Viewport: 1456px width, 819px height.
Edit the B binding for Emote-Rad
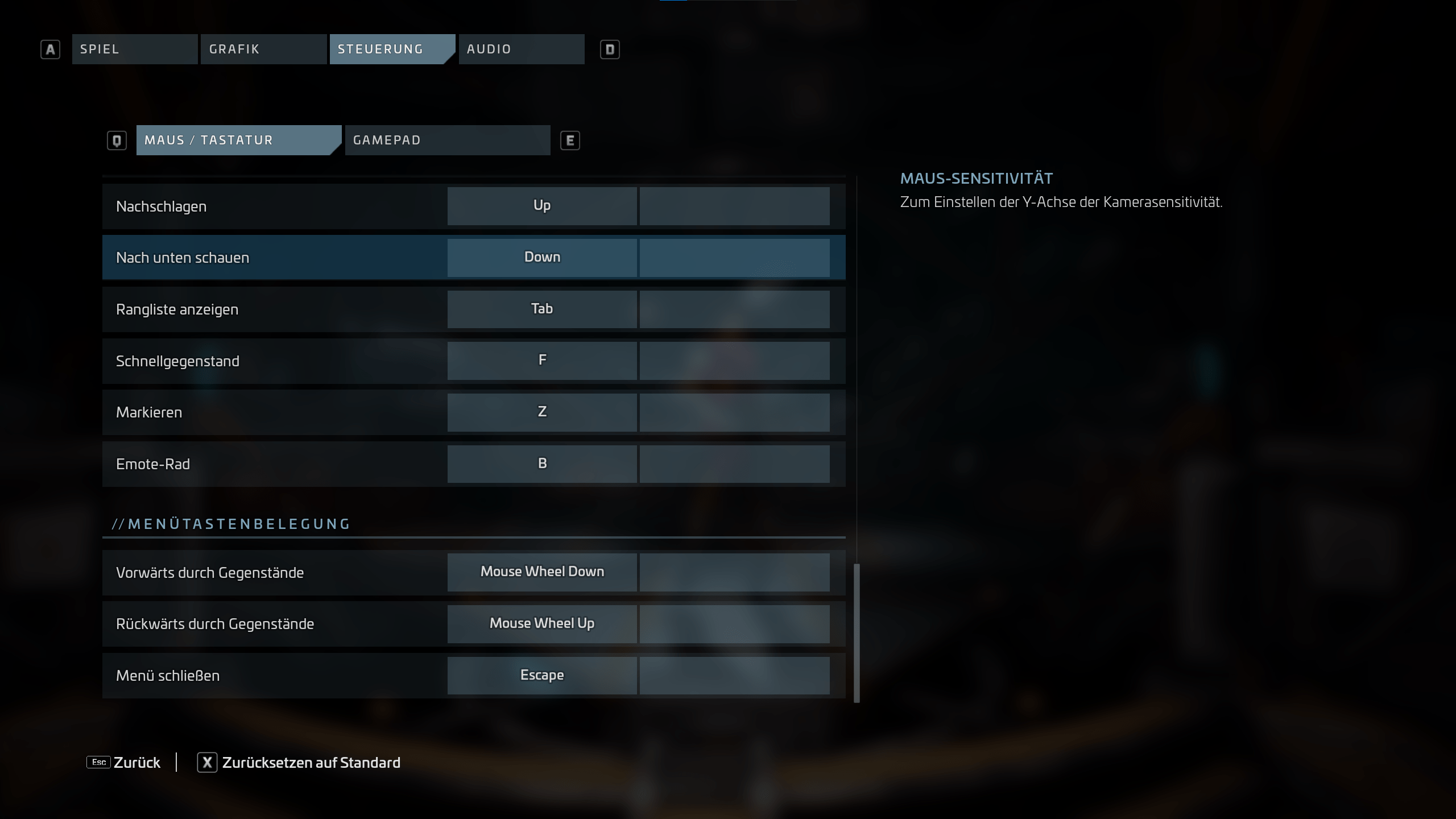pos(541,464)
